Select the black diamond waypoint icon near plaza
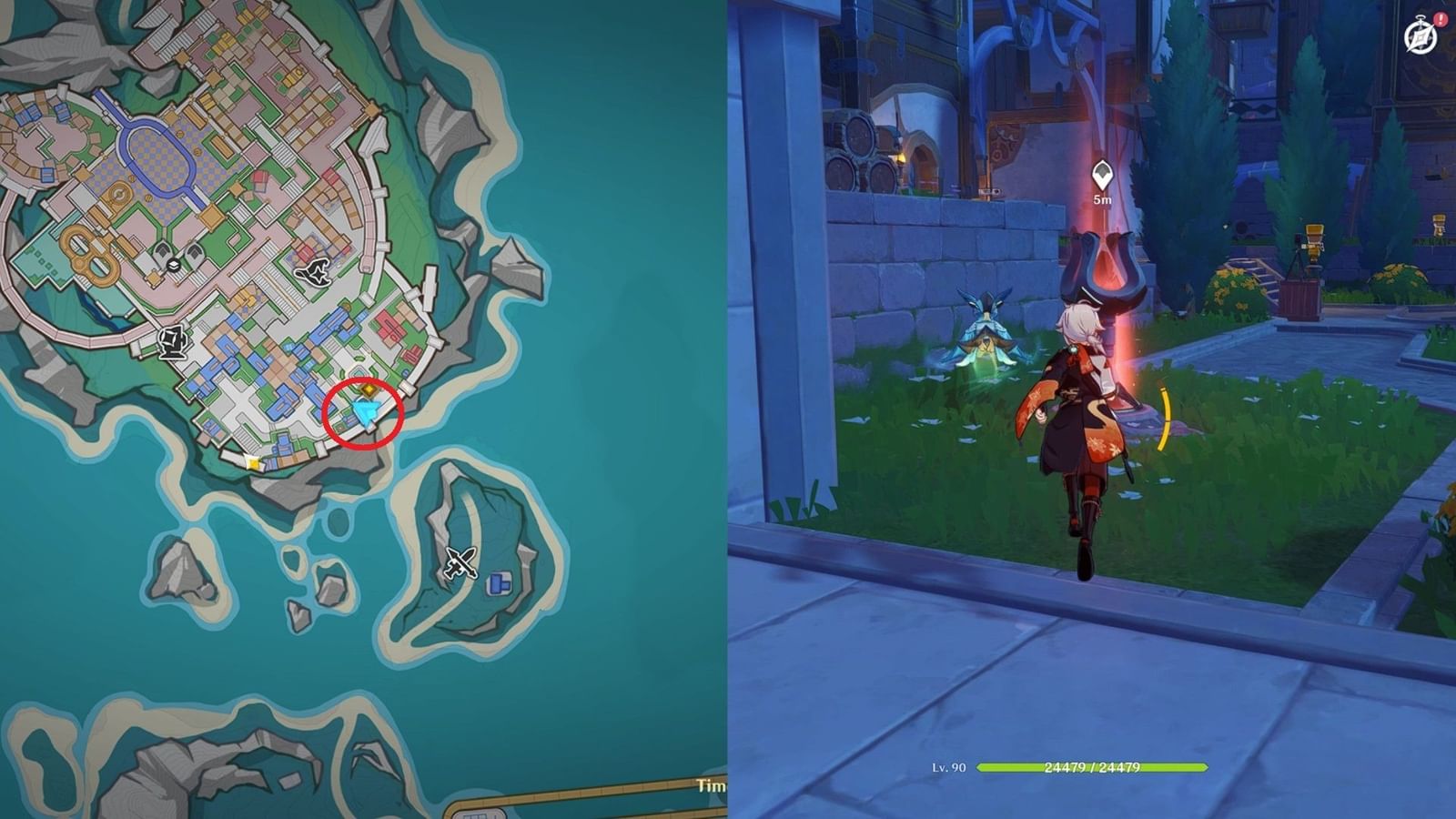This screenshot has width=1456, height=819. 173,265
